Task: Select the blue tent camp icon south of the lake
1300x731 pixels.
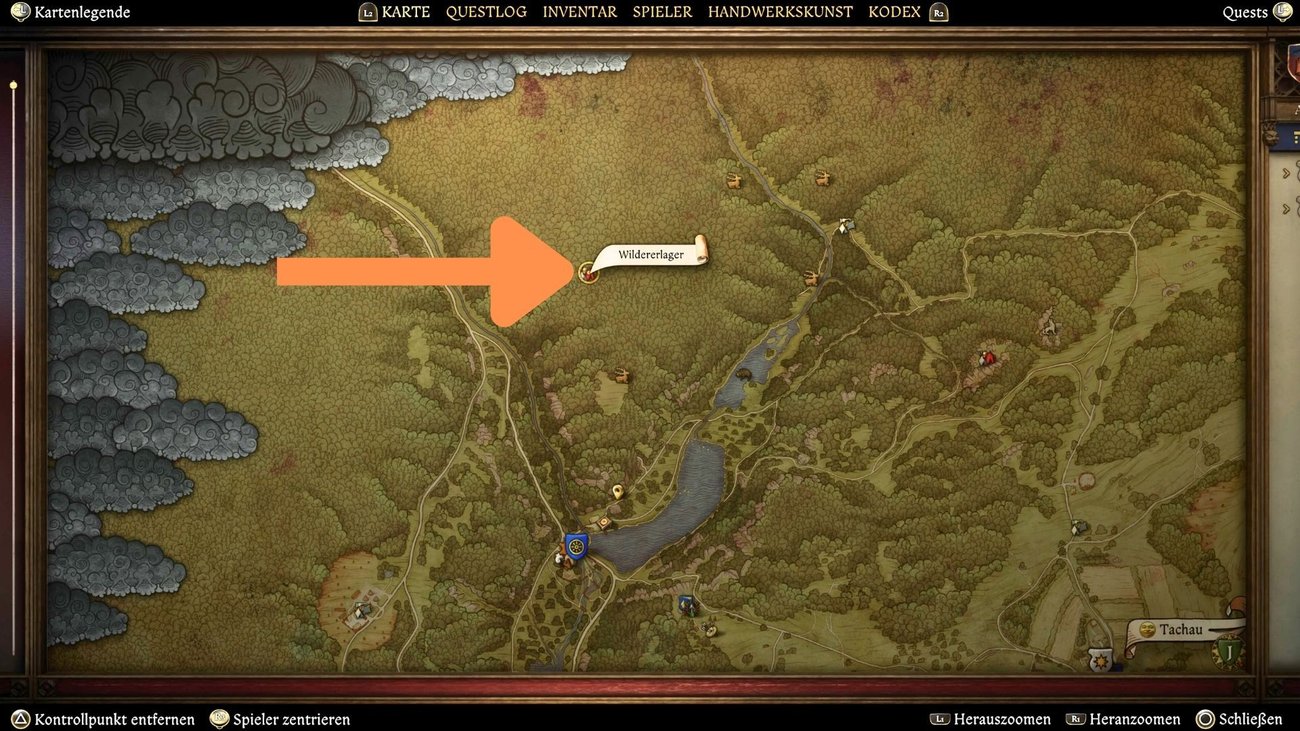Action: [x=686, y=603]
